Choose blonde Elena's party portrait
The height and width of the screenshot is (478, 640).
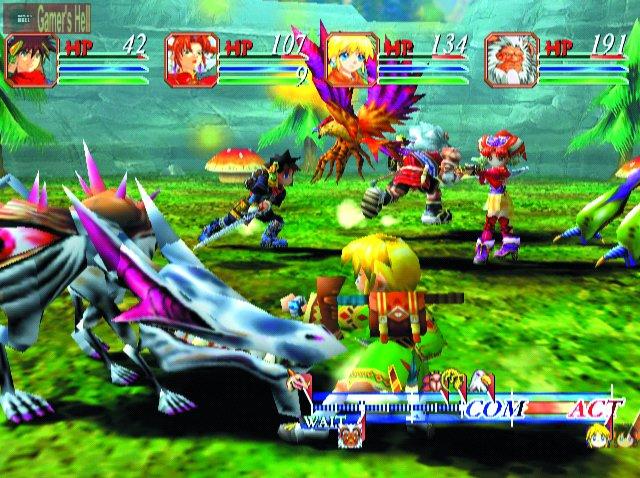click(351, 60)
